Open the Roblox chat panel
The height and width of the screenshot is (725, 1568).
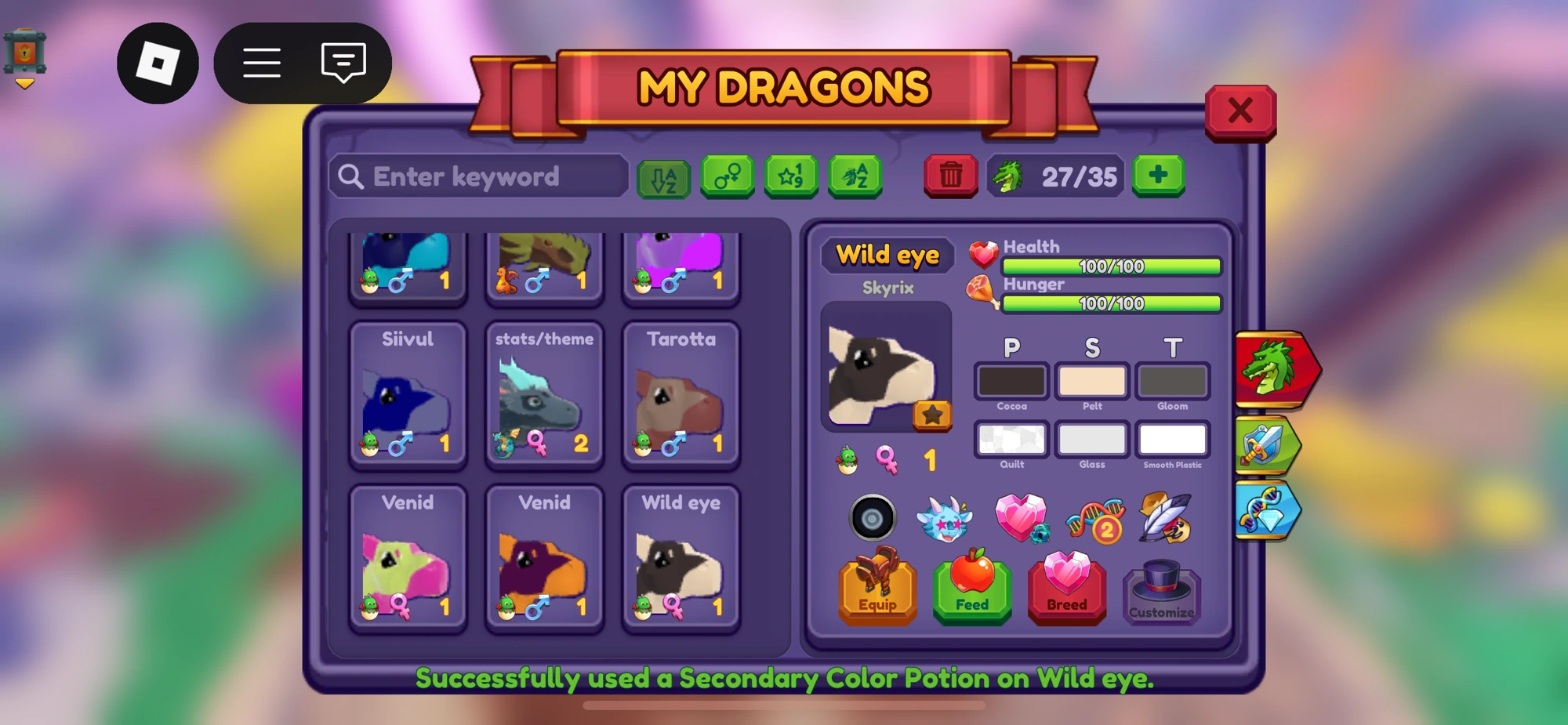point(342,63)
